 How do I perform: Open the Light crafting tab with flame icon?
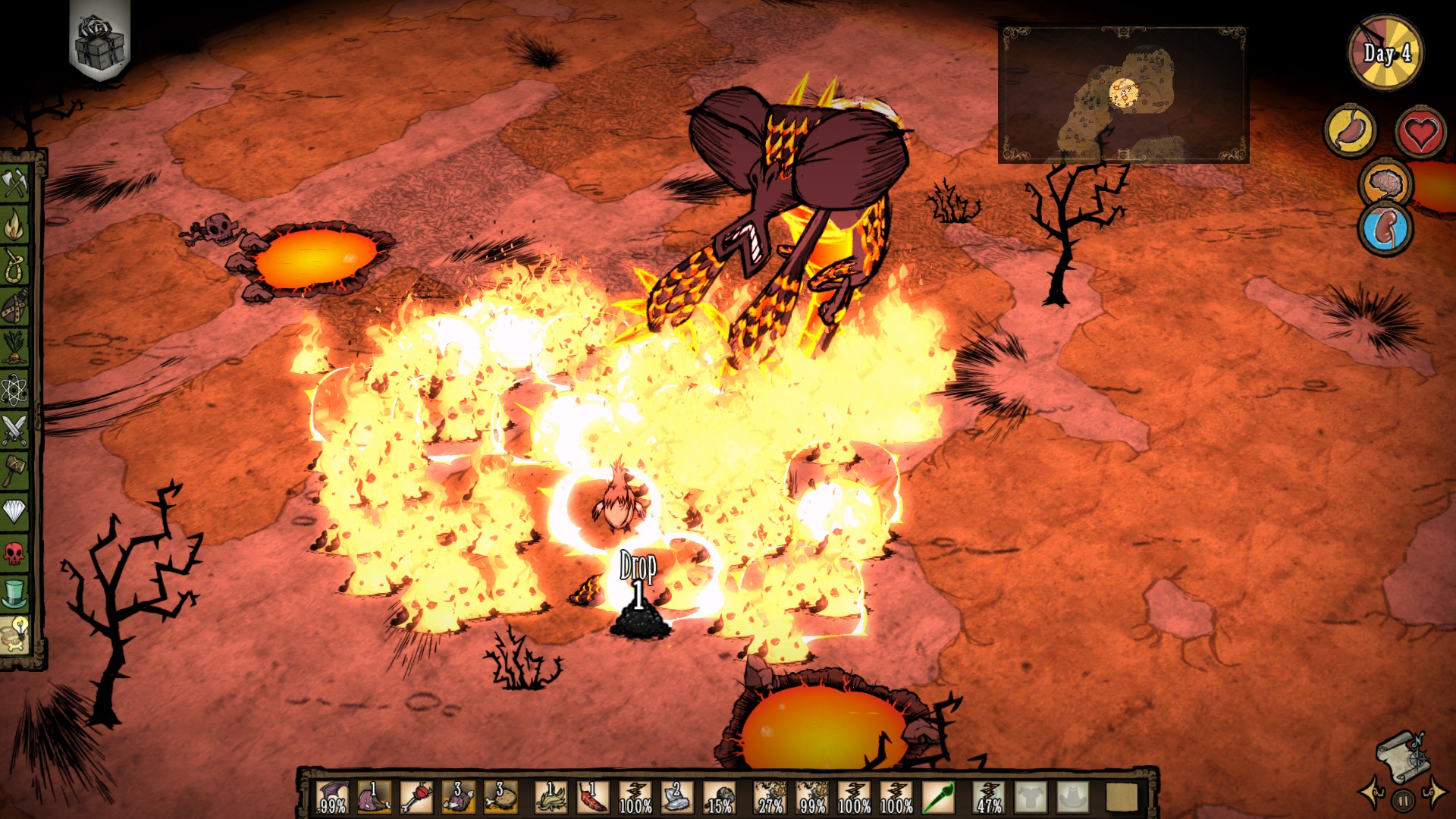[x=15, y=225]
